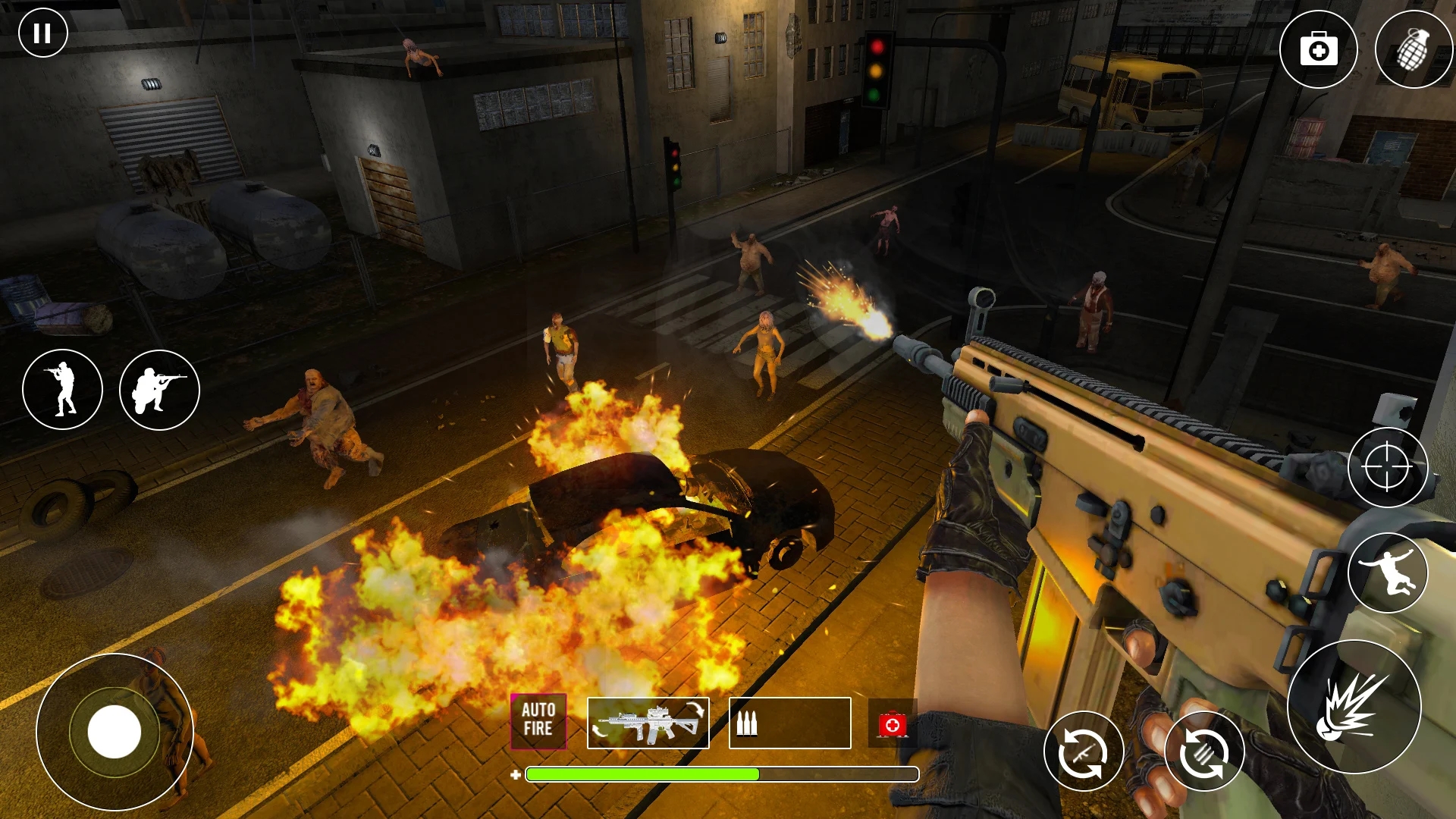
Task: Tap the rifle swap circular-arrows button
Action: (1084, 752)
